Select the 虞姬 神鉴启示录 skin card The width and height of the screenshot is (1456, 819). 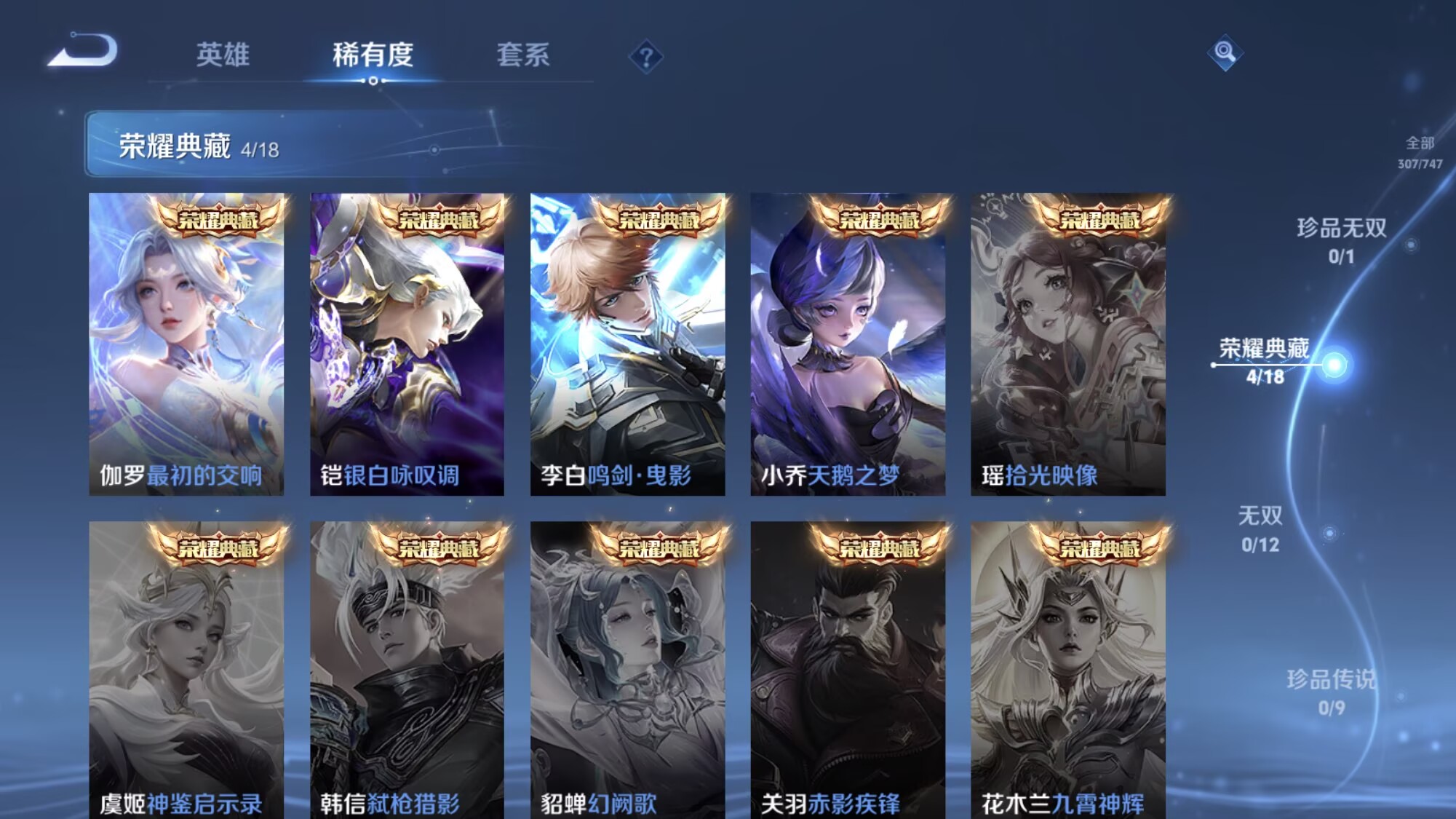[186, 670]
